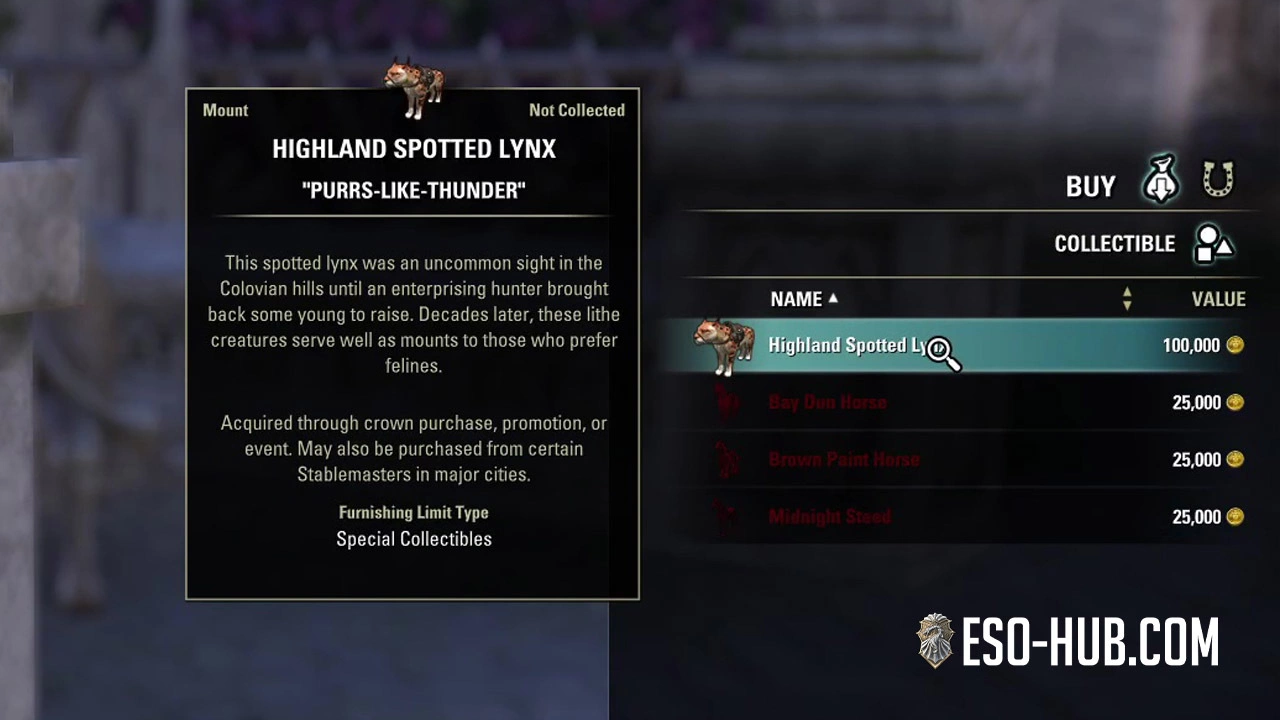Open the Collectible category filter icon
Viewport: 1280px width, 720px height.
1213,244
